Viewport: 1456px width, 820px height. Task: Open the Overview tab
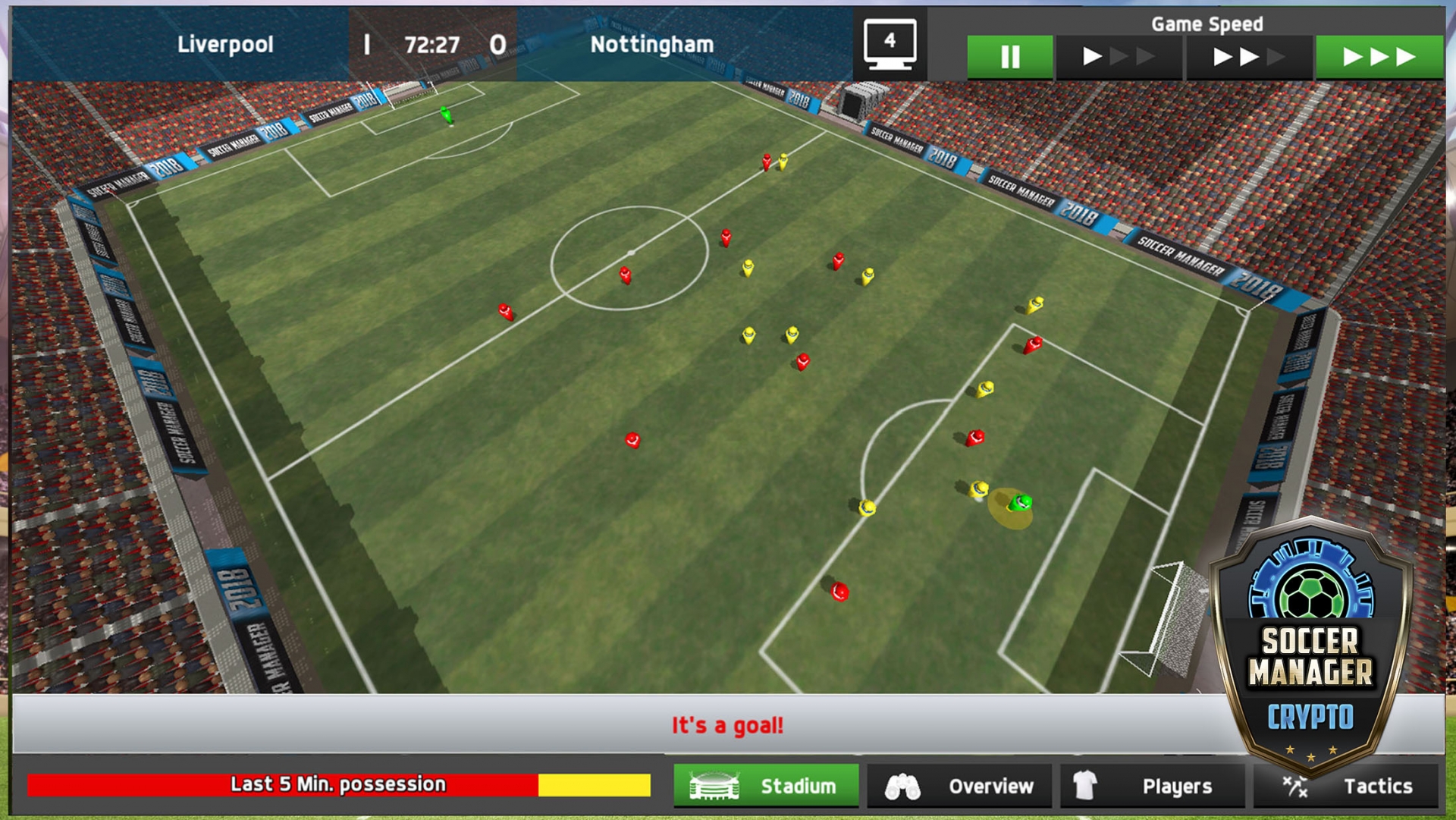(x=959, y=786)
